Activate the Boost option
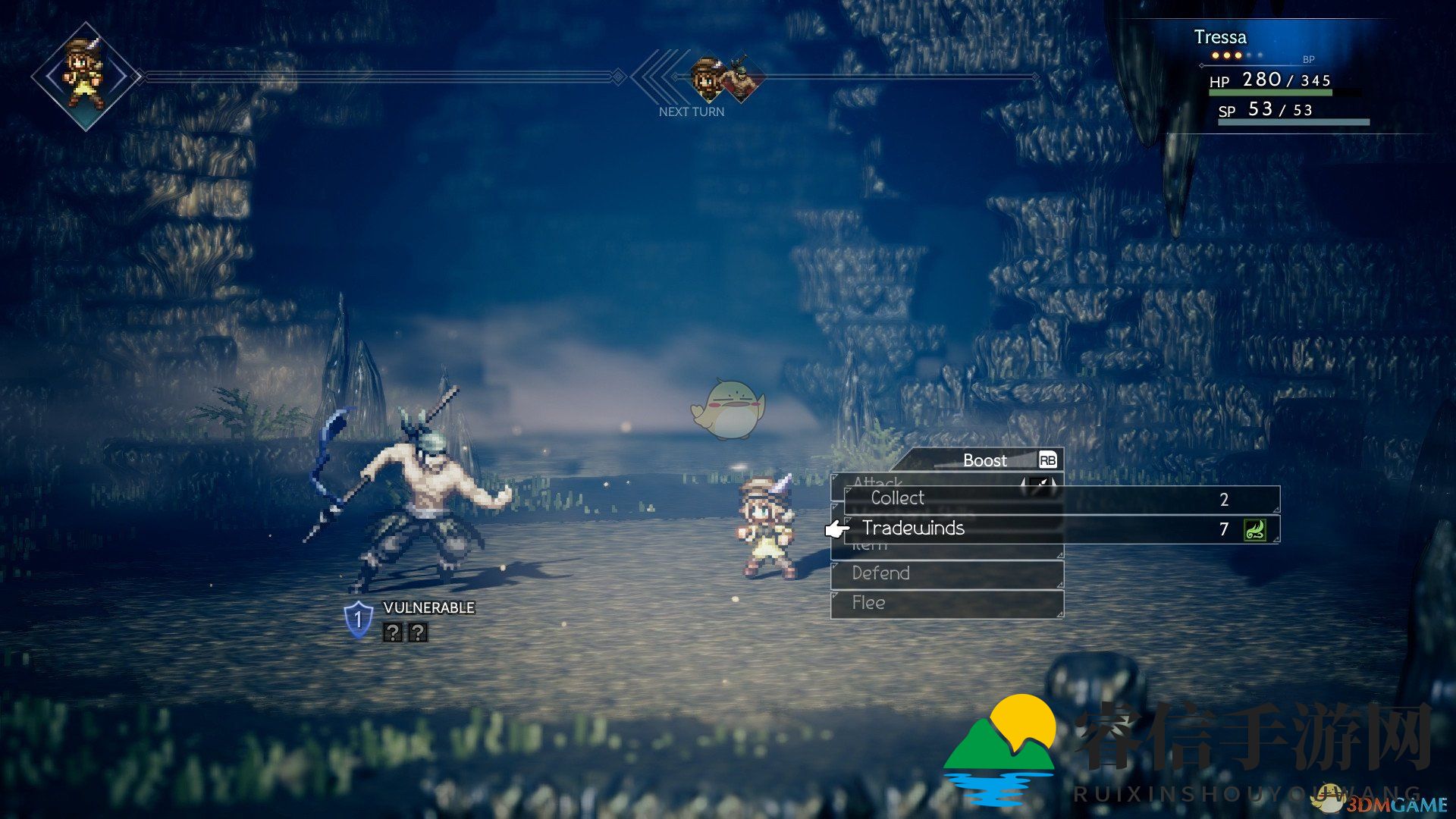1456x819 pixels. tap(986, 460)
